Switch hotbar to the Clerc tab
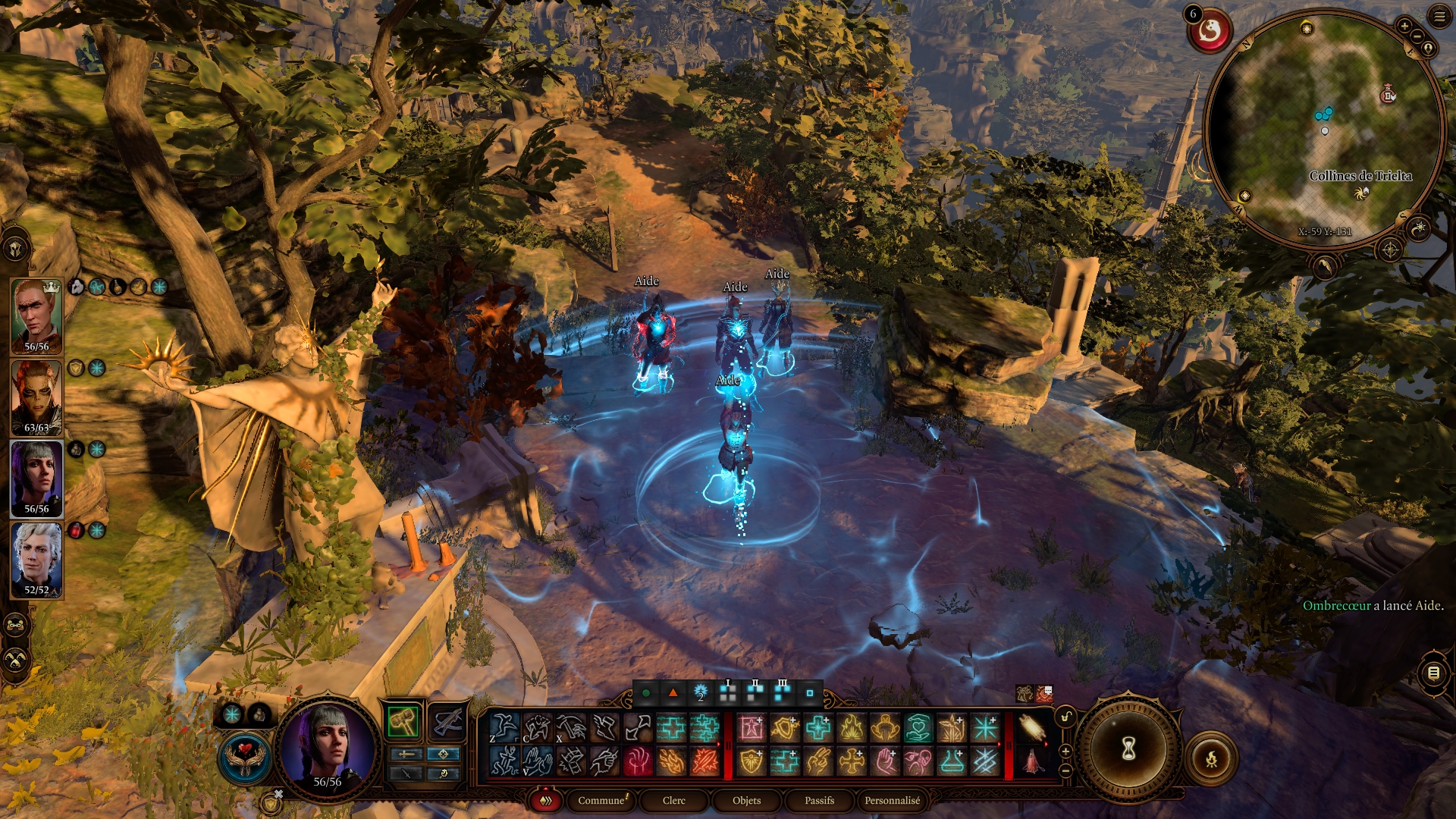1456x819 pixels. pos(673,800)
